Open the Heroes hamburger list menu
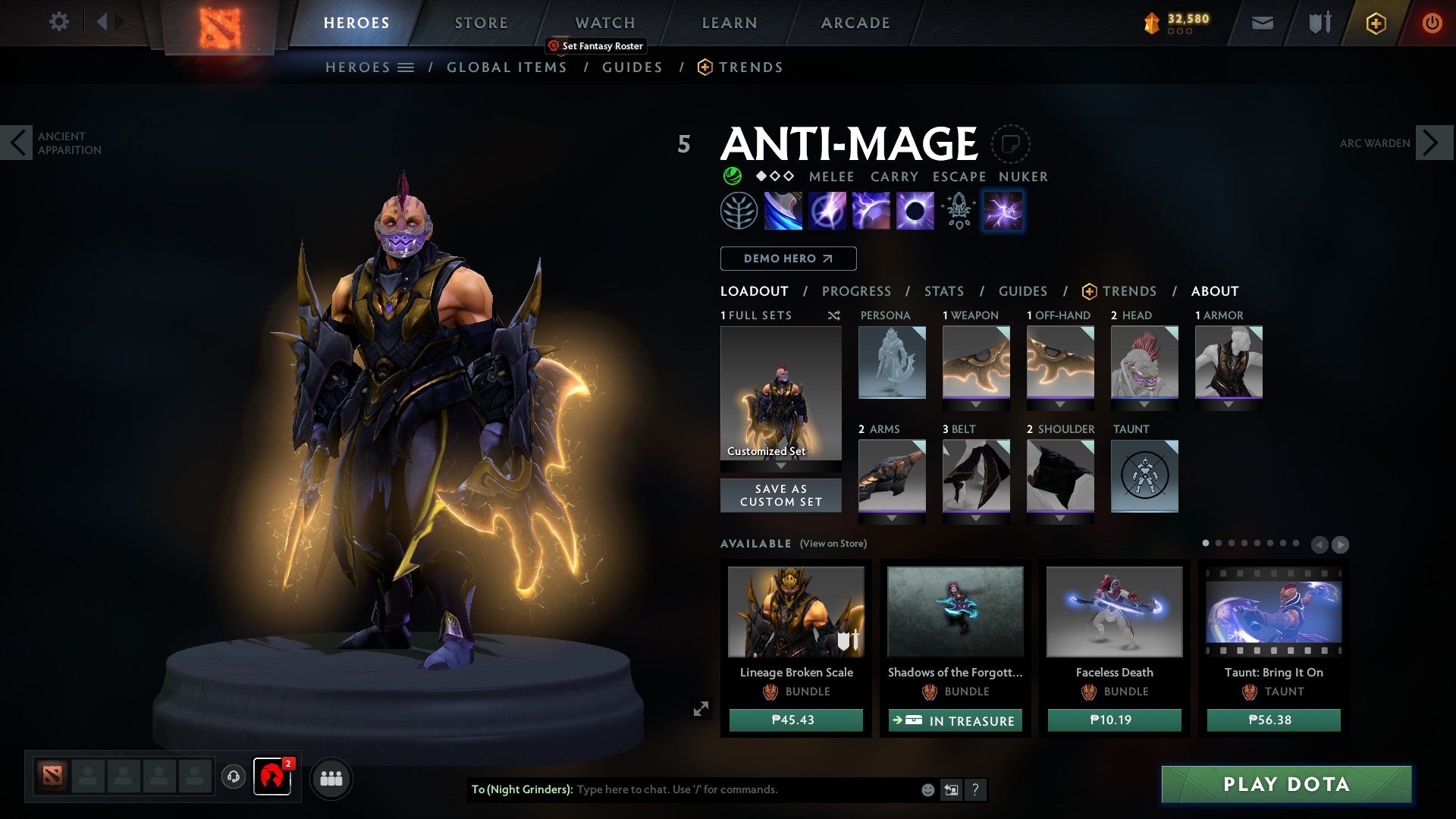The width and height of the screenshot is (1456, 819). [407, 67]
